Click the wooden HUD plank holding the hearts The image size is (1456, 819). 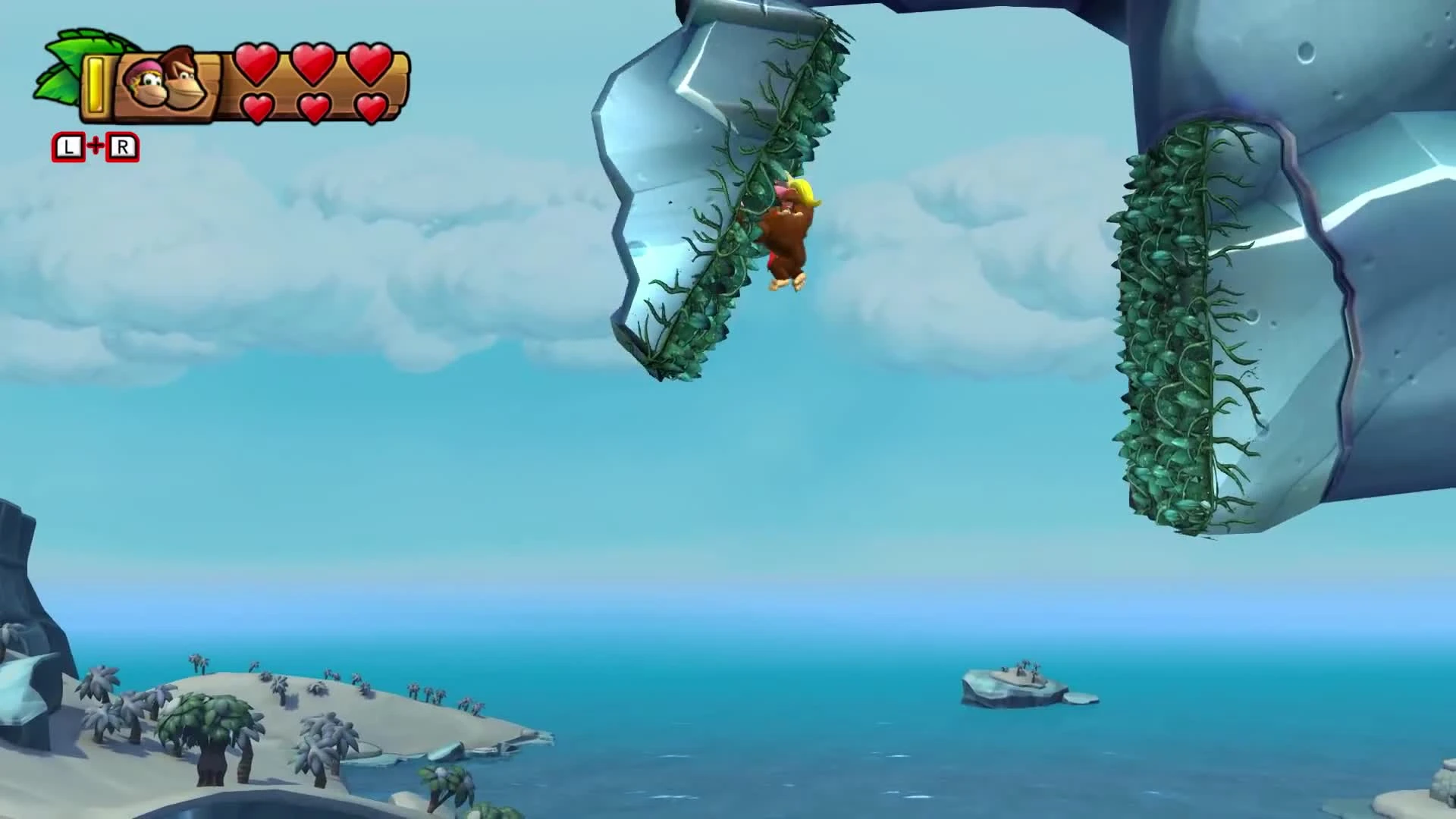227,87
